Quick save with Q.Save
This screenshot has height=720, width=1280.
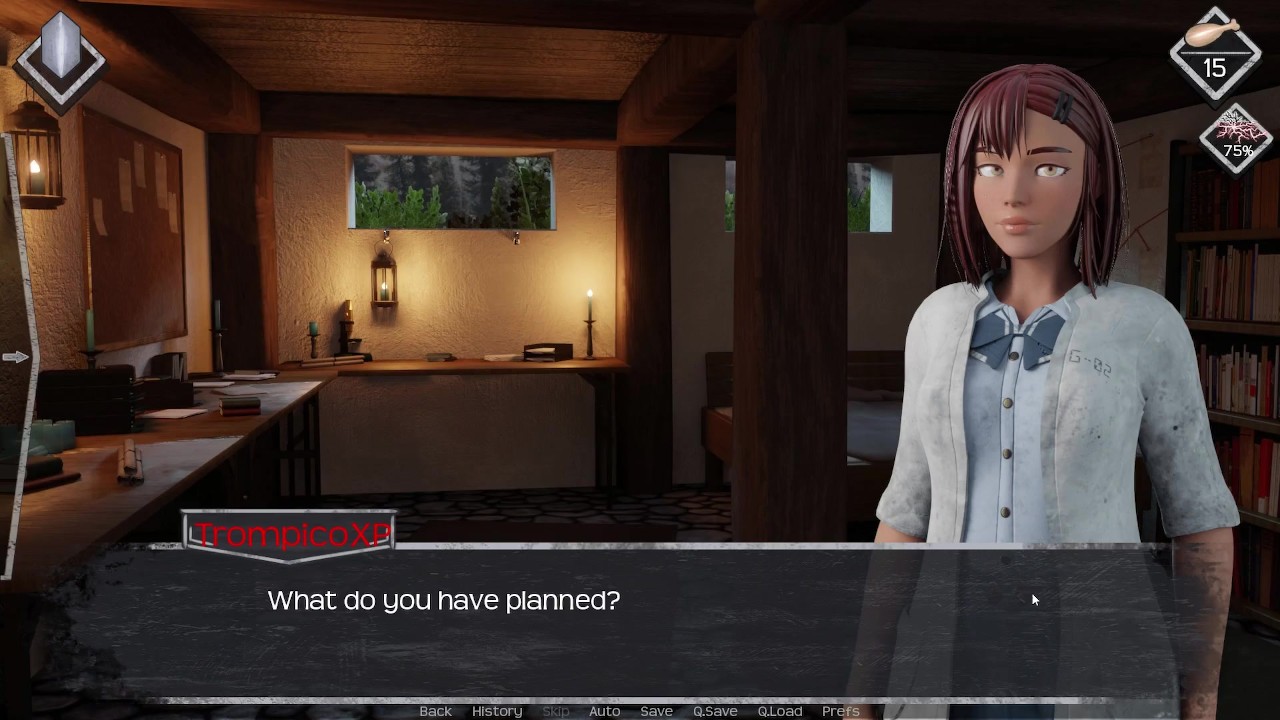click(x=715, y=711)
